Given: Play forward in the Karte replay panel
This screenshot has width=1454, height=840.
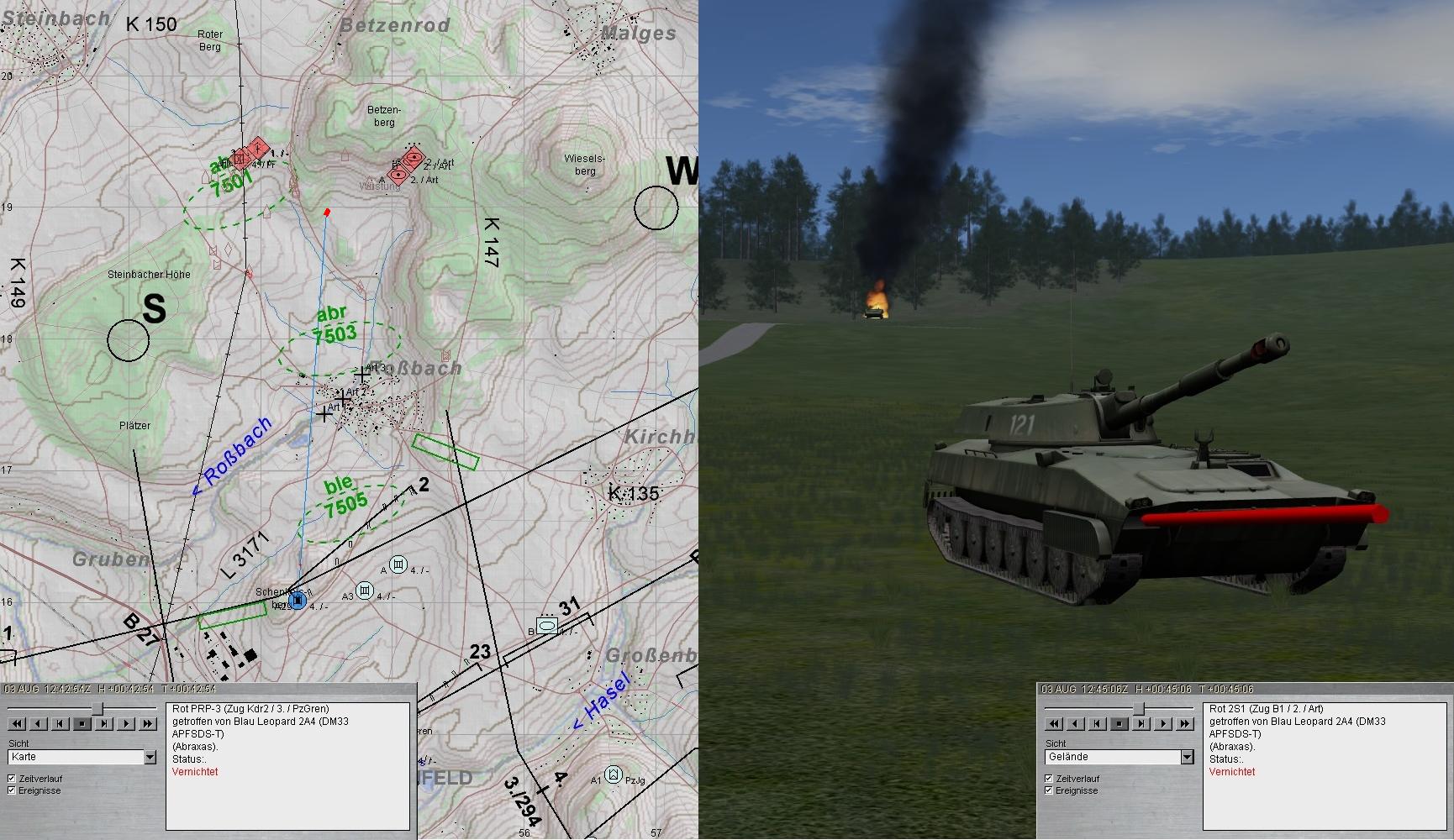Looking at the screenshot, I should click(126, 723).
